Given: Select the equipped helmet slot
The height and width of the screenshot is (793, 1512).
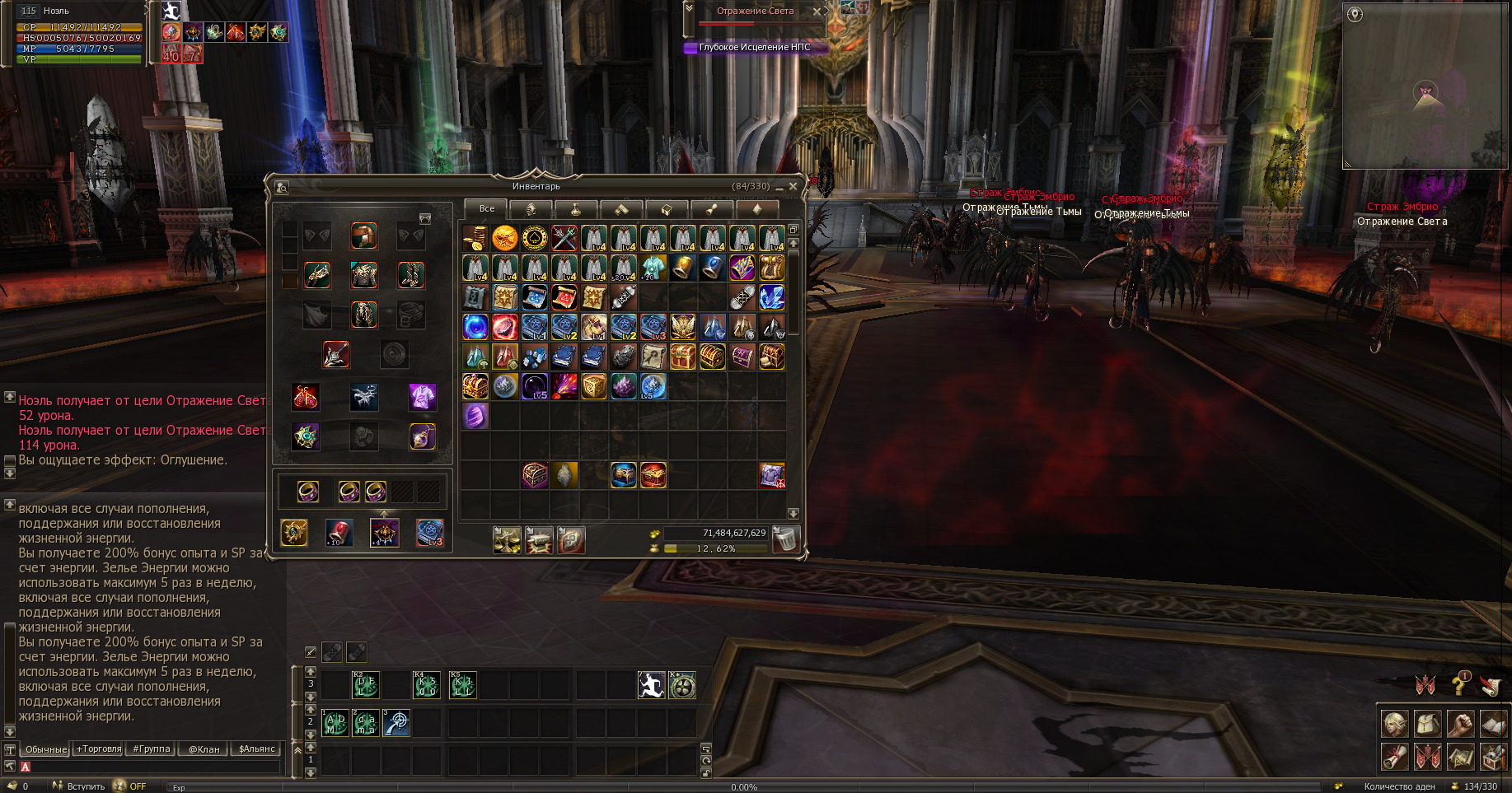Looking at the screenshot, I should point(363,236).
